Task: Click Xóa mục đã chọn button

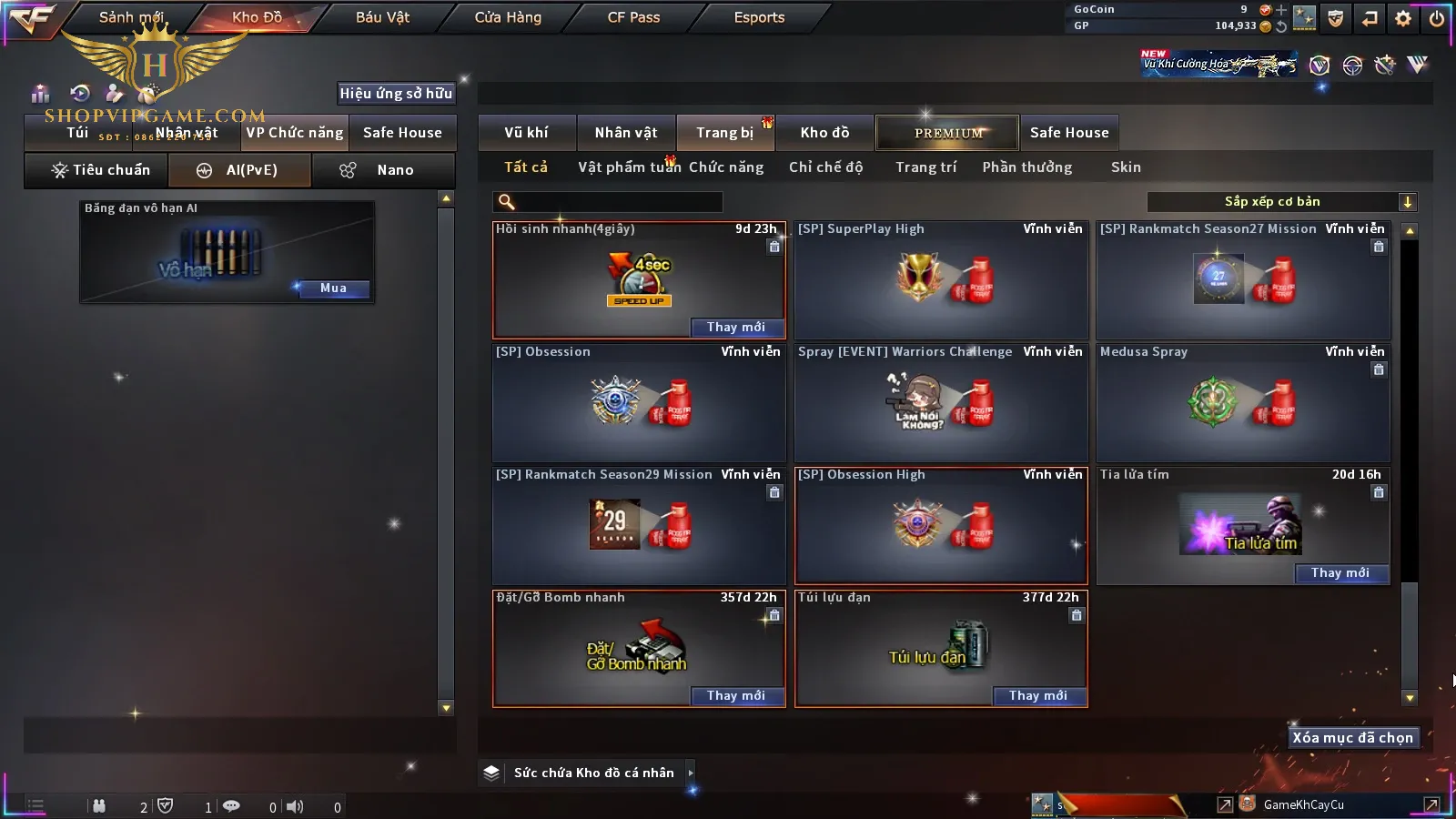Action: point(1352,738)
